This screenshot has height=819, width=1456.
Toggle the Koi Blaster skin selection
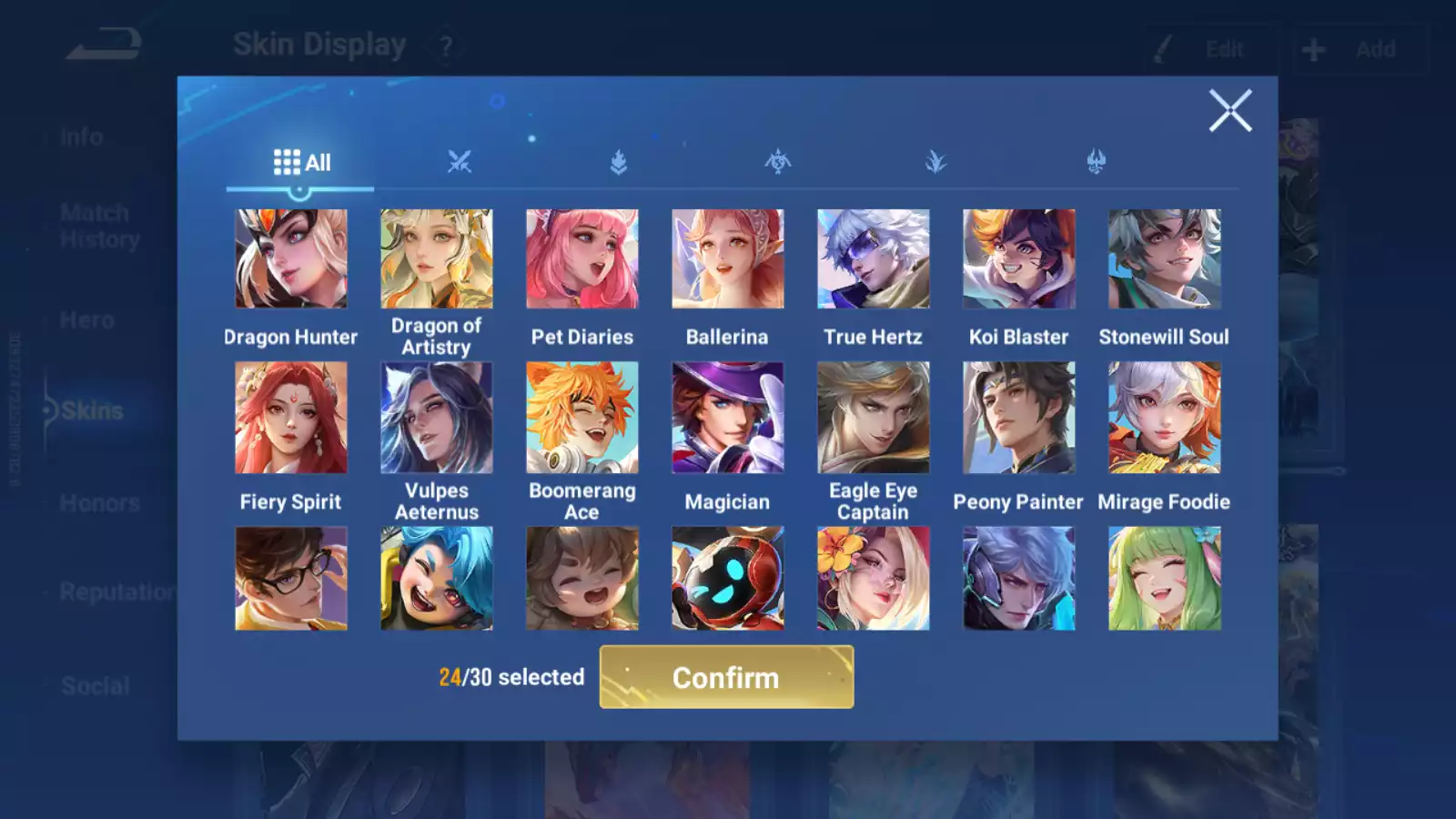tap(1018, 258)
